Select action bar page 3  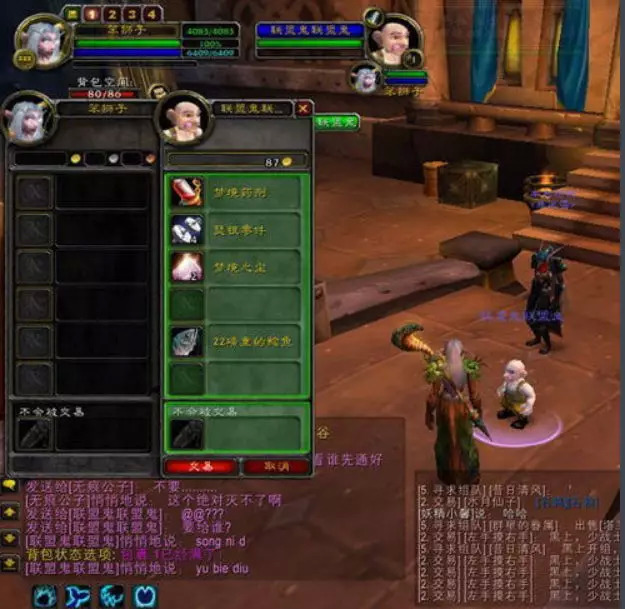tap(129, 14)
